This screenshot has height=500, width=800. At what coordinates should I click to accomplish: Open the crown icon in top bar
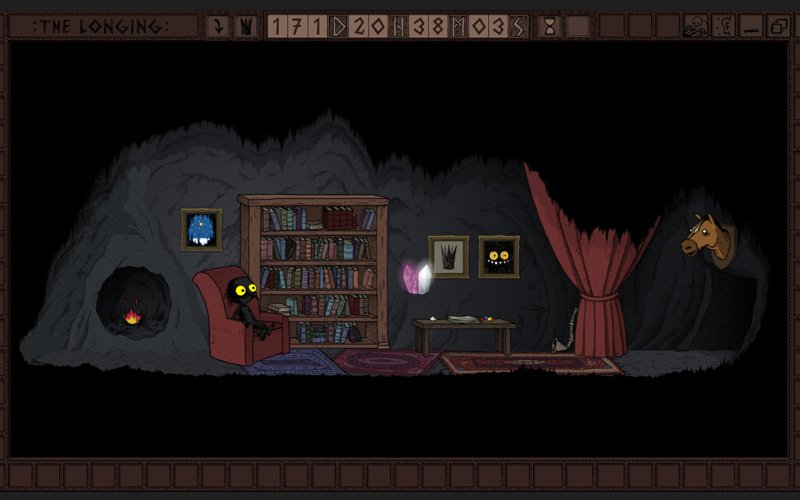coord(245,27)
